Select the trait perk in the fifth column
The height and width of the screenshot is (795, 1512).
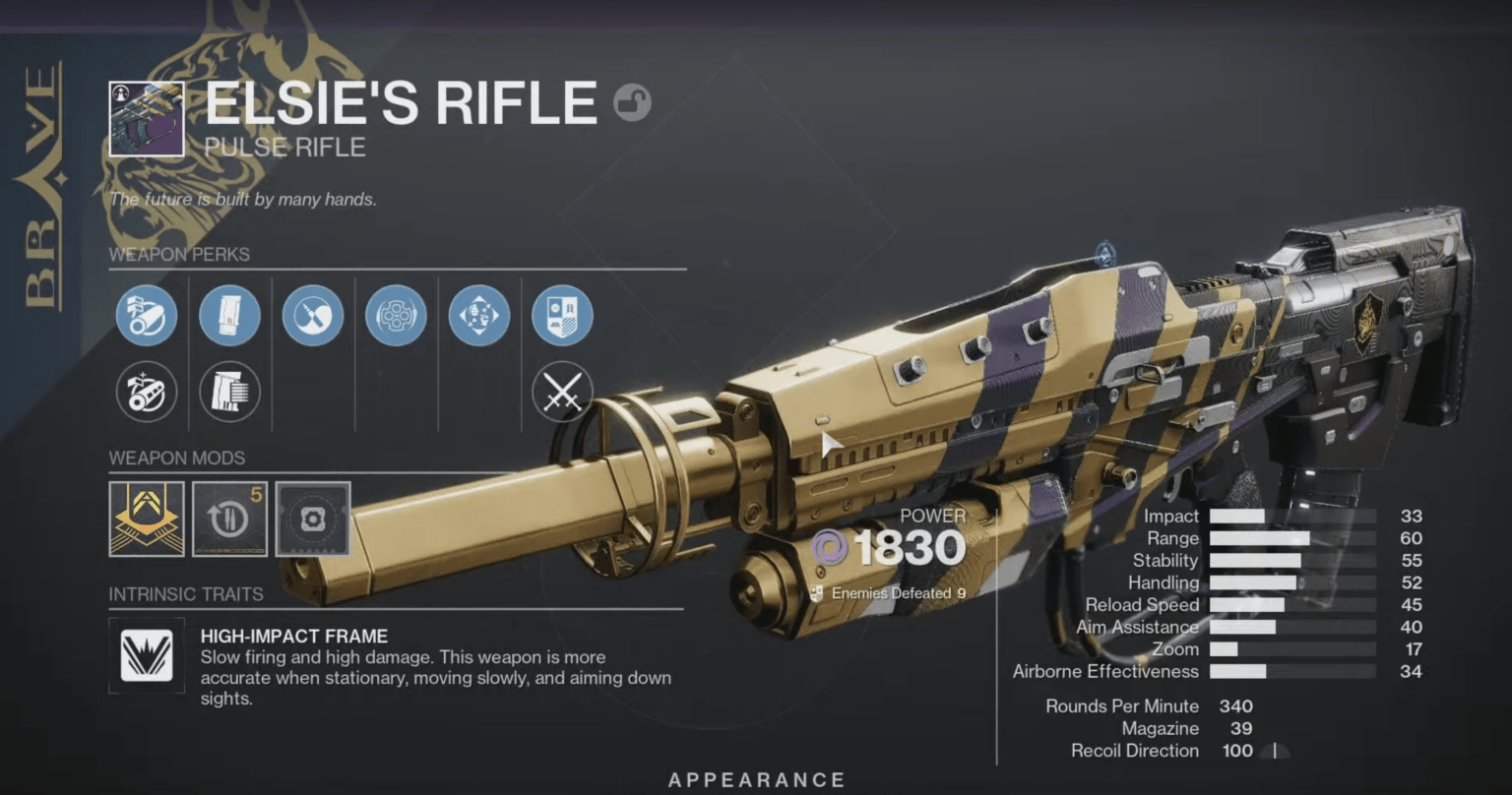[x=478, y=315]
